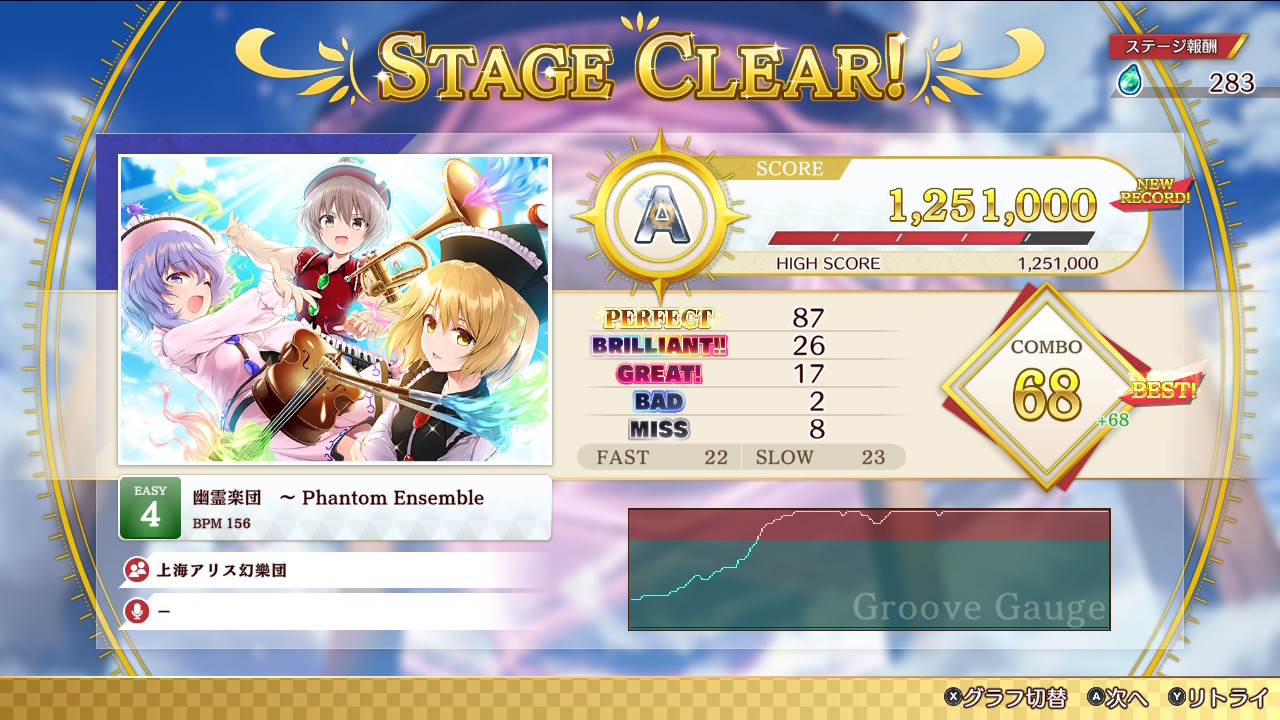This screenshot has width=1280, height=720.
Task: Click the Groove Gauge graph panel
Action: [x=868, y=569]
